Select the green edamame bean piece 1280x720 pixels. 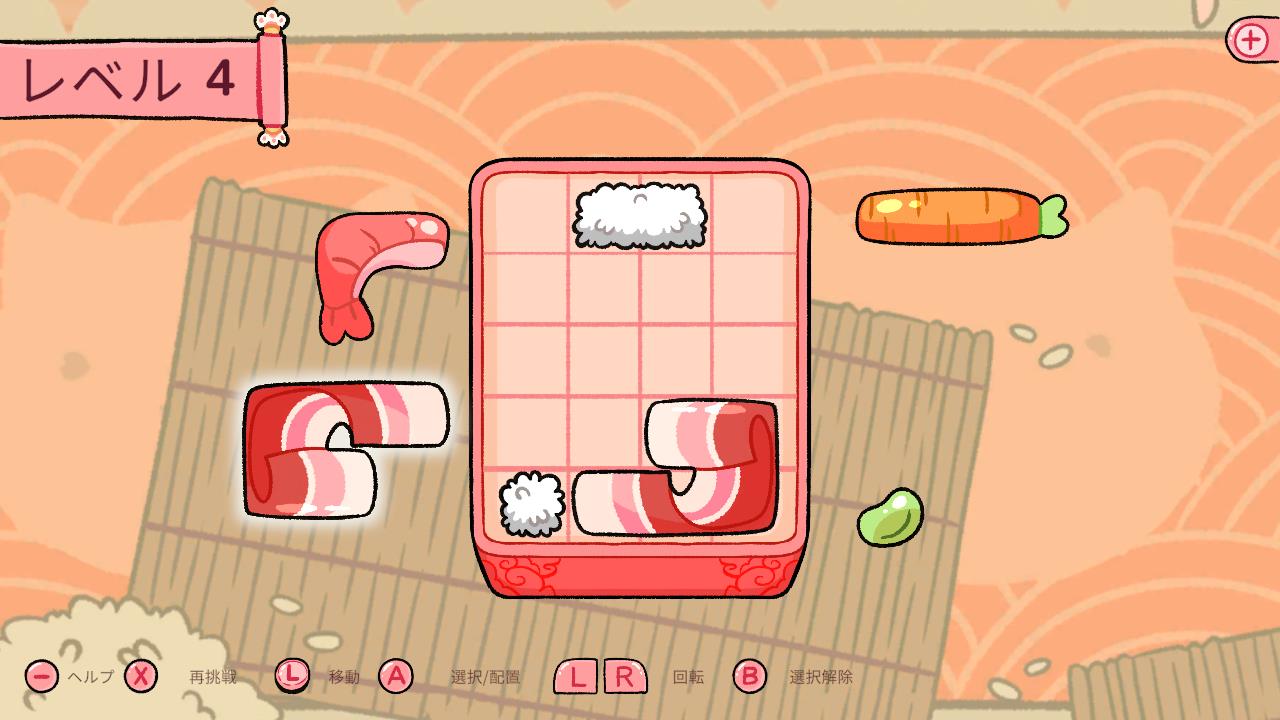tap(889, 517)
